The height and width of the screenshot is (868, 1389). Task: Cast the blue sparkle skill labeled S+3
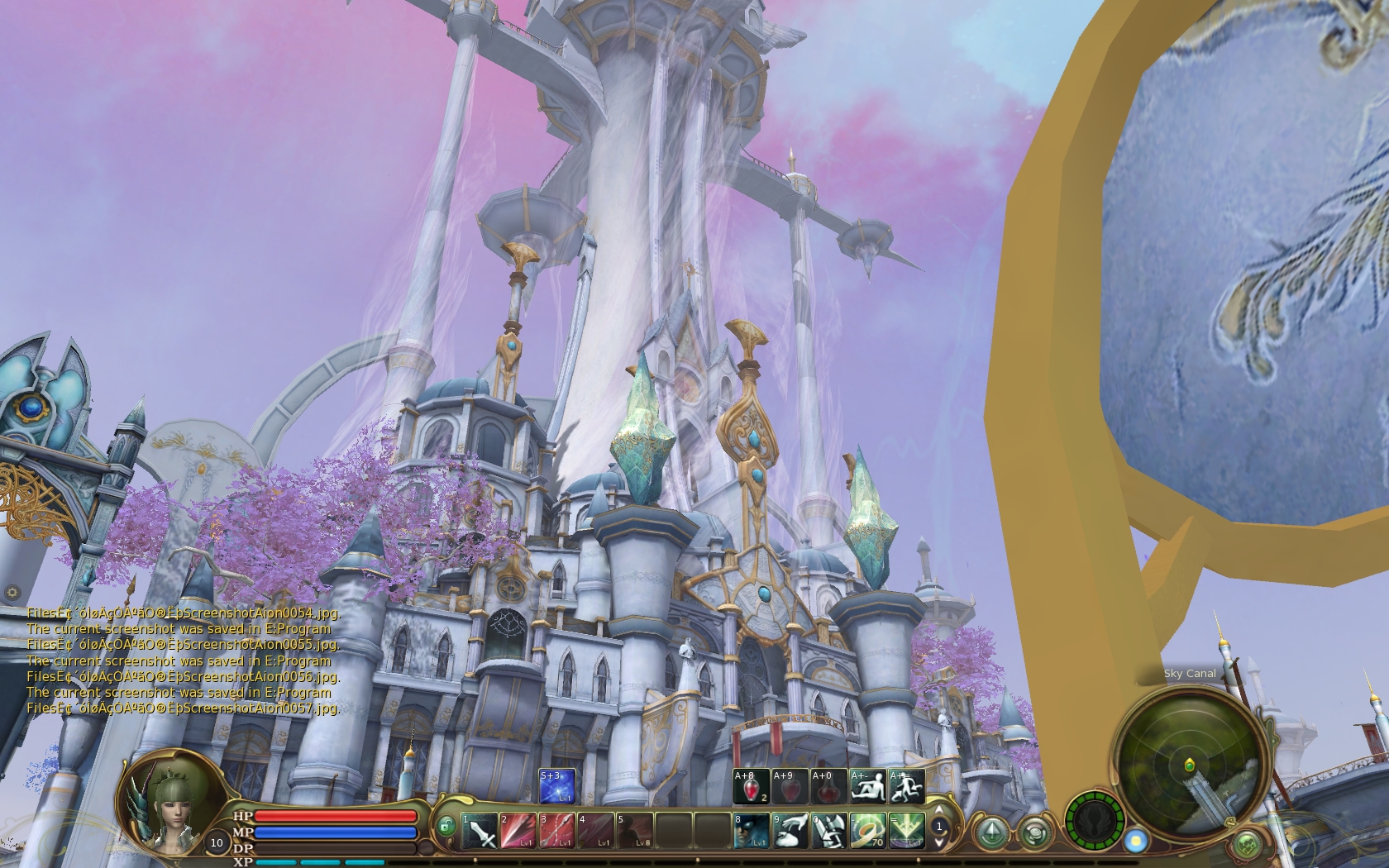pyautogui.click(x=556, y=786)
